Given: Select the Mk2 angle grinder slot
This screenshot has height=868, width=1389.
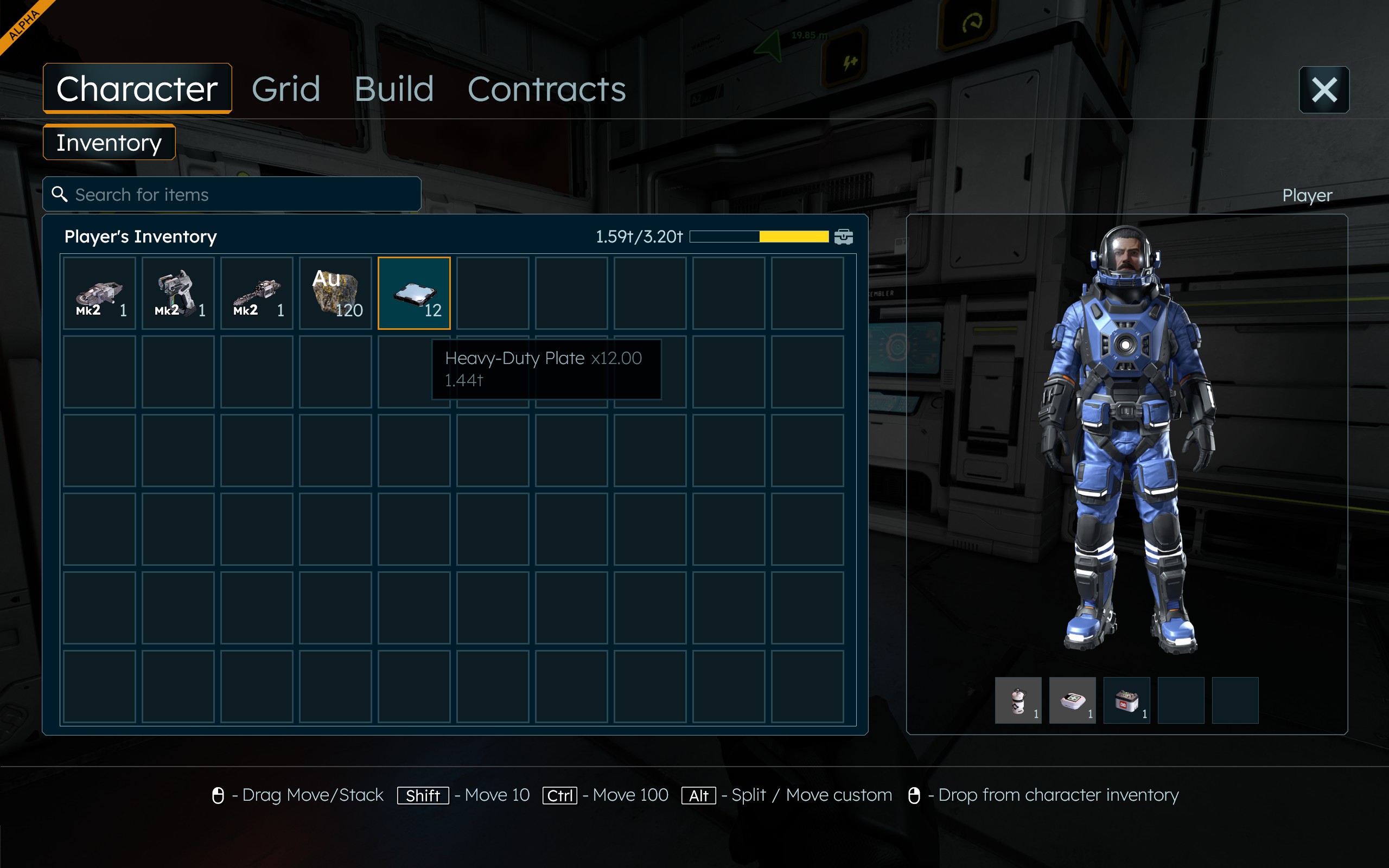Looking at the screenshot, I should coord(99,293).
